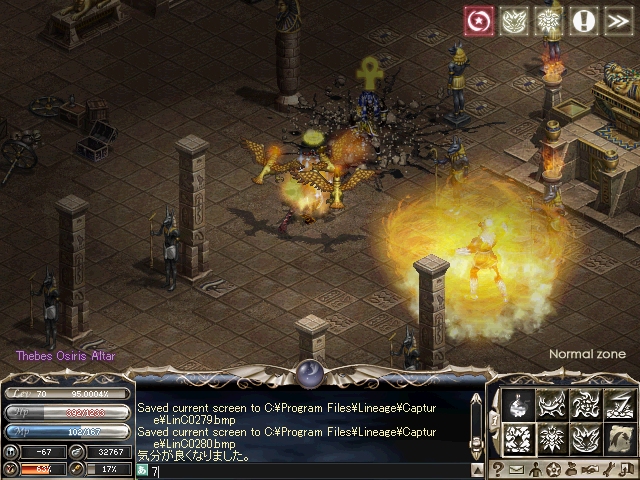Screen dimensions: 640x480
Task: Show the character status figure icon
Action: tap(534, 469)
